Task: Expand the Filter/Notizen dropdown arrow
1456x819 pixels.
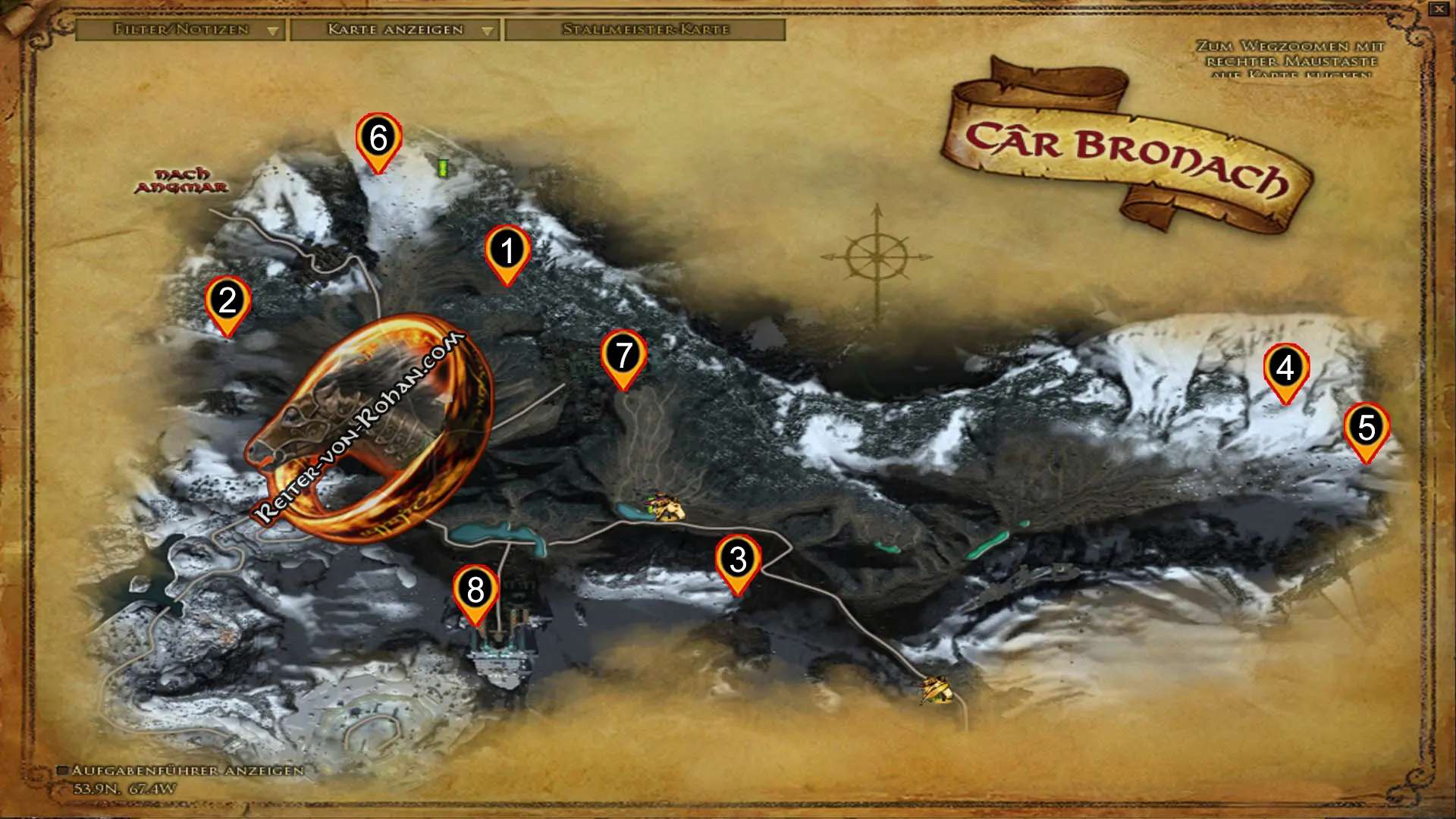Action: coord(274,31)
